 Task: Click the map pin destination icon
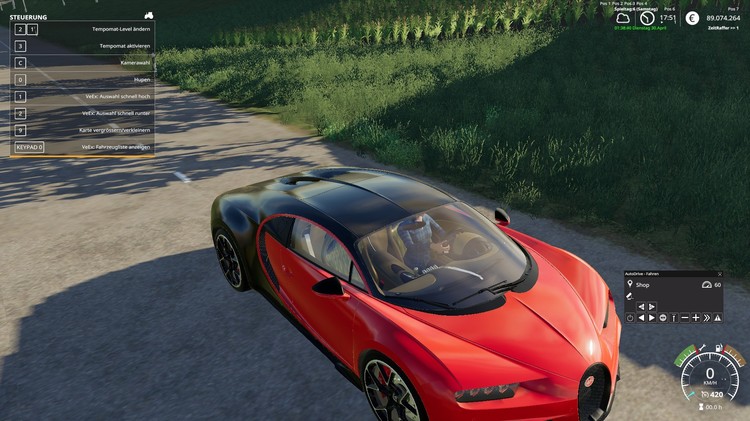pyautogui.click(x=630, y=284)
